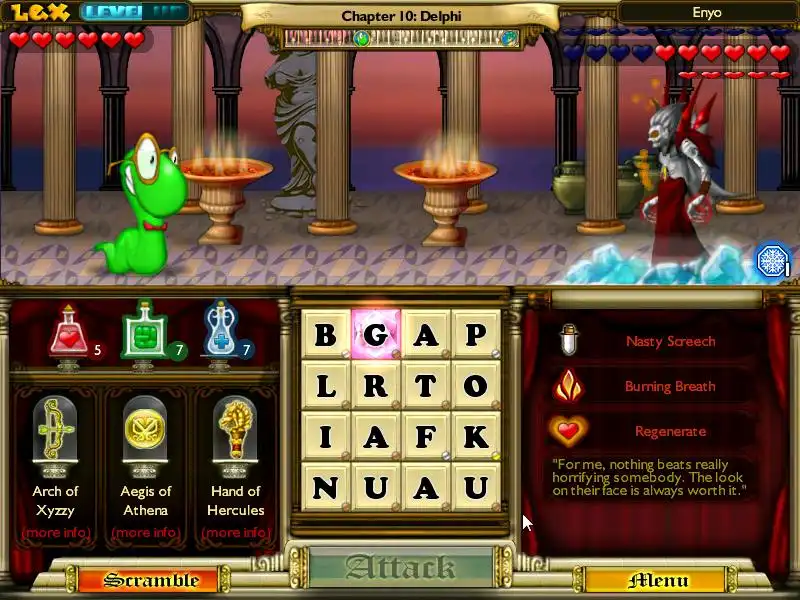Use the green fist power-up potion
The image size is (800, 600).
point(141,333)
